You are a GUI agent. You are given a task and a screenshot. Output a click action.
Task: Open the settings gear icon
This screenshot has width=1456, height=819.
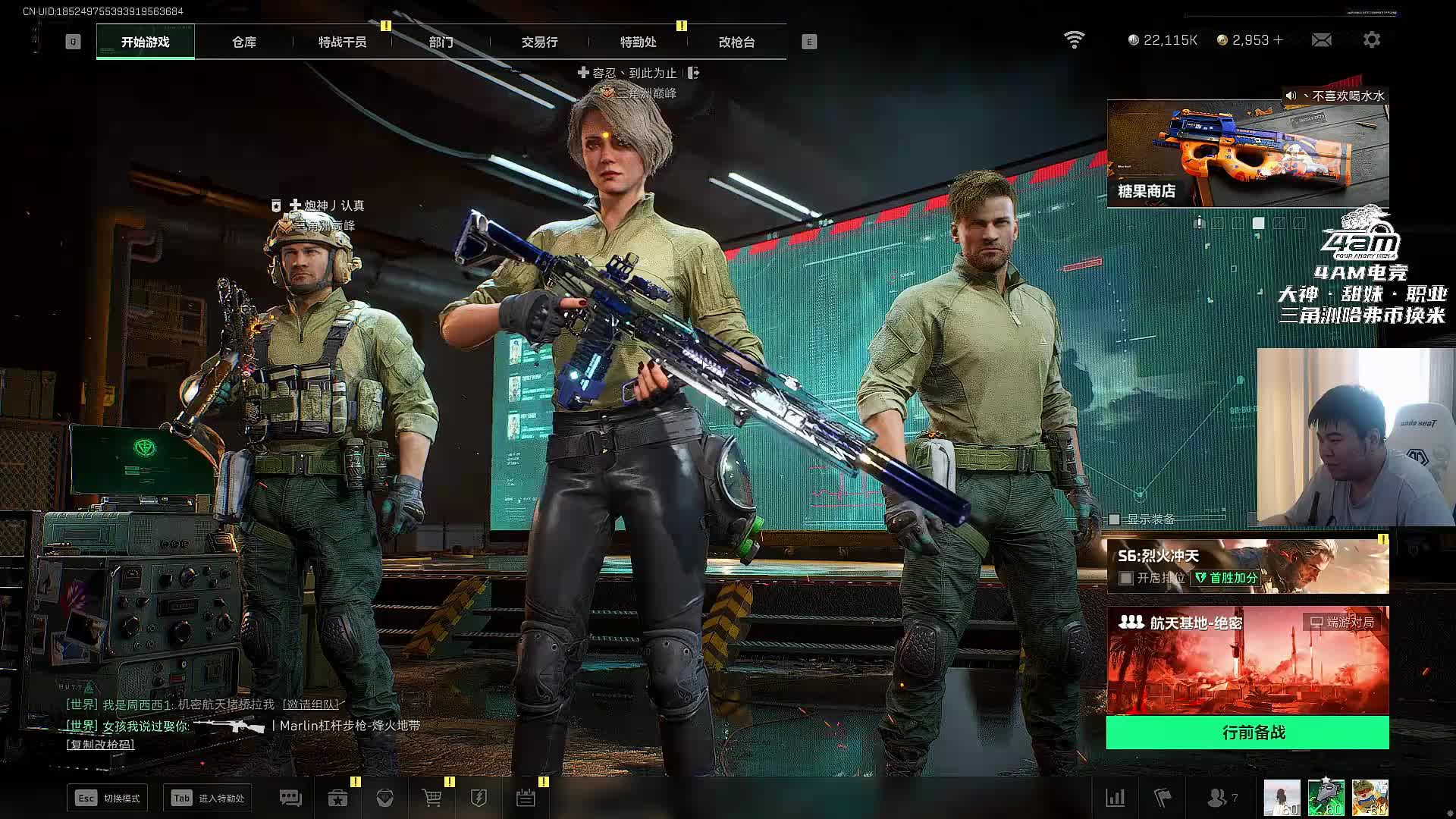[x=1371, y=39]
